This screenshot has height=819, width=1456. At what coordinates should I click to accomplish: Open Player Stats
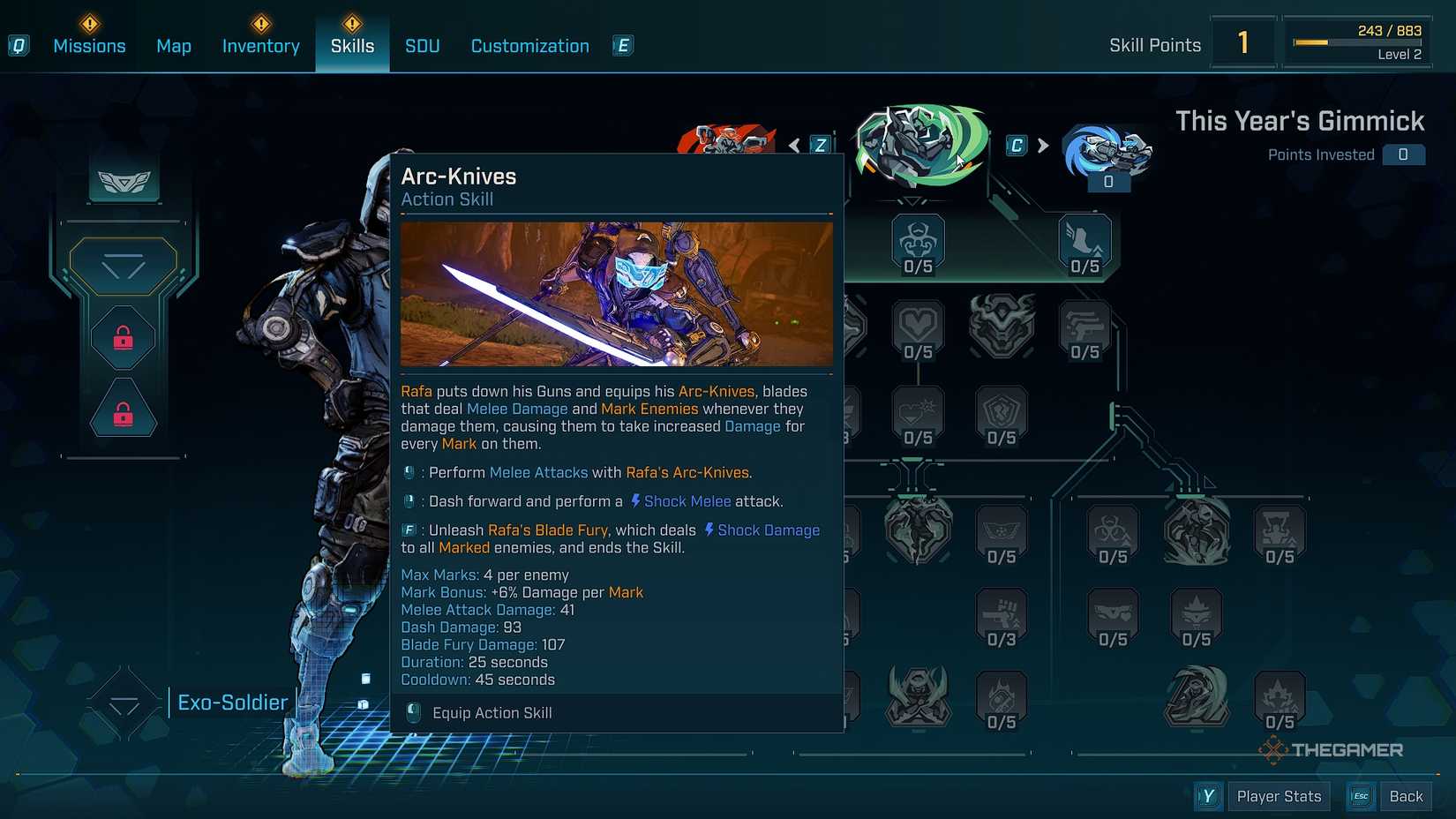click(1279, 795)
